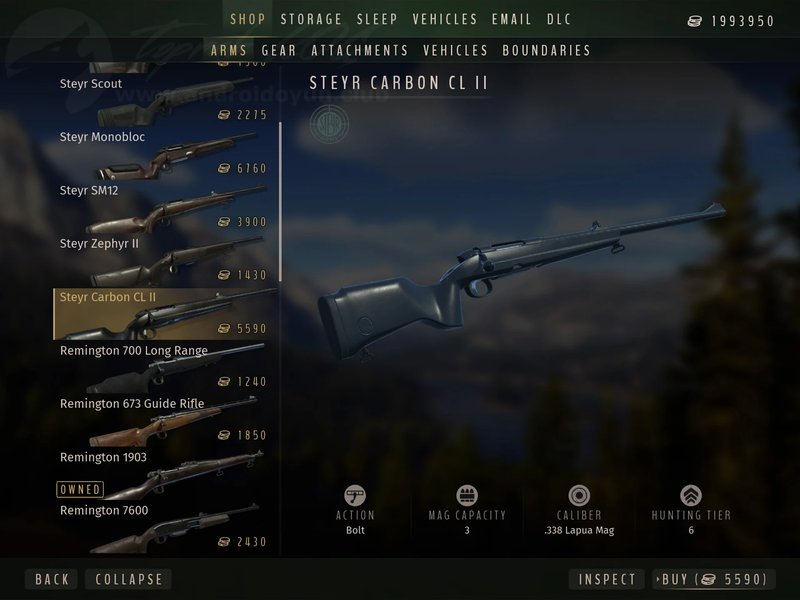Screen dimensions: 800x600
Task: Switch to the Boundaries category
Action: coord(546,50)
